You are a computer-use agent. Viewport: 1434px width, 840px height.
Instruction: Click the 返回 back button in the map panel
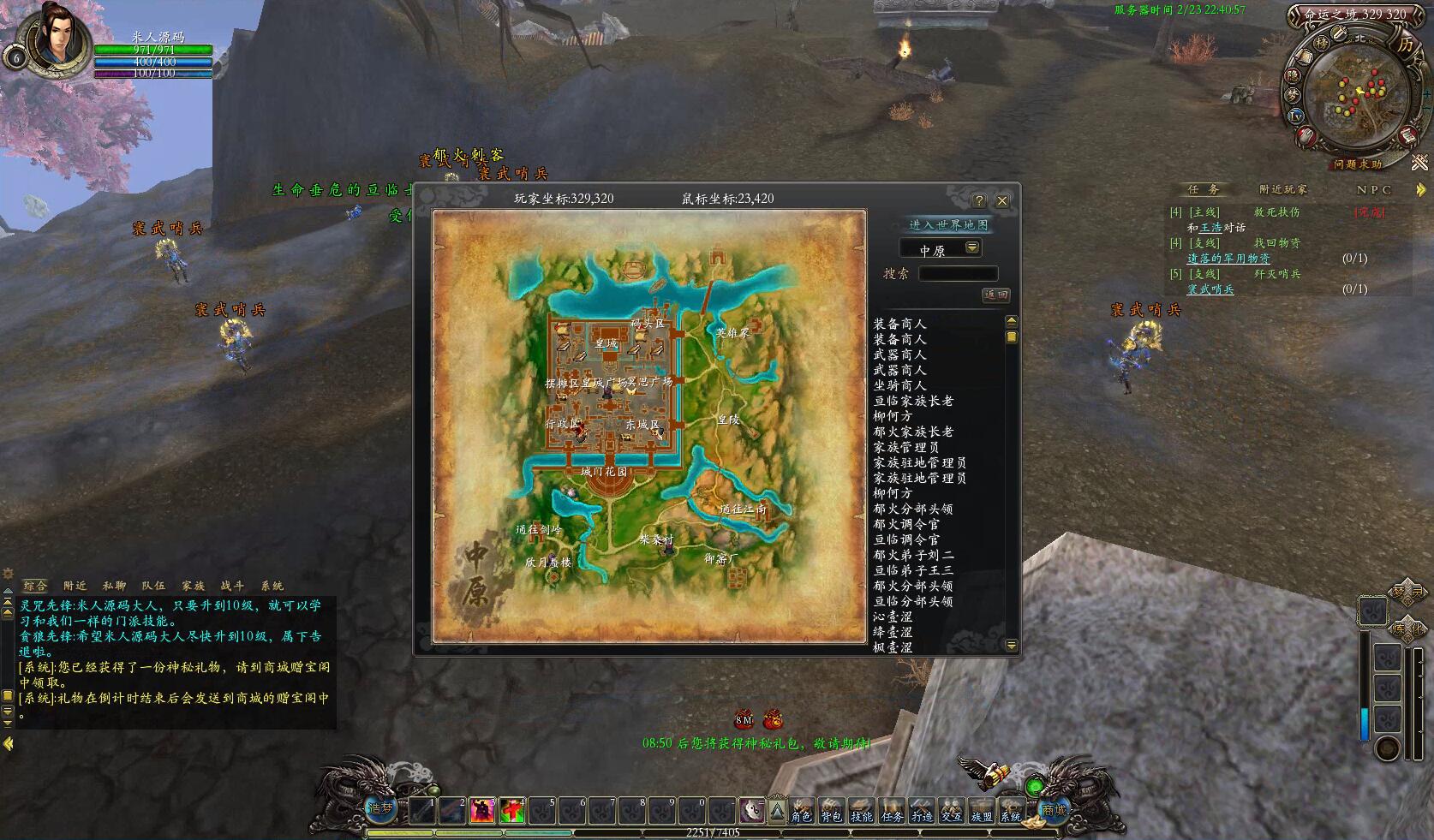(995, 295)
